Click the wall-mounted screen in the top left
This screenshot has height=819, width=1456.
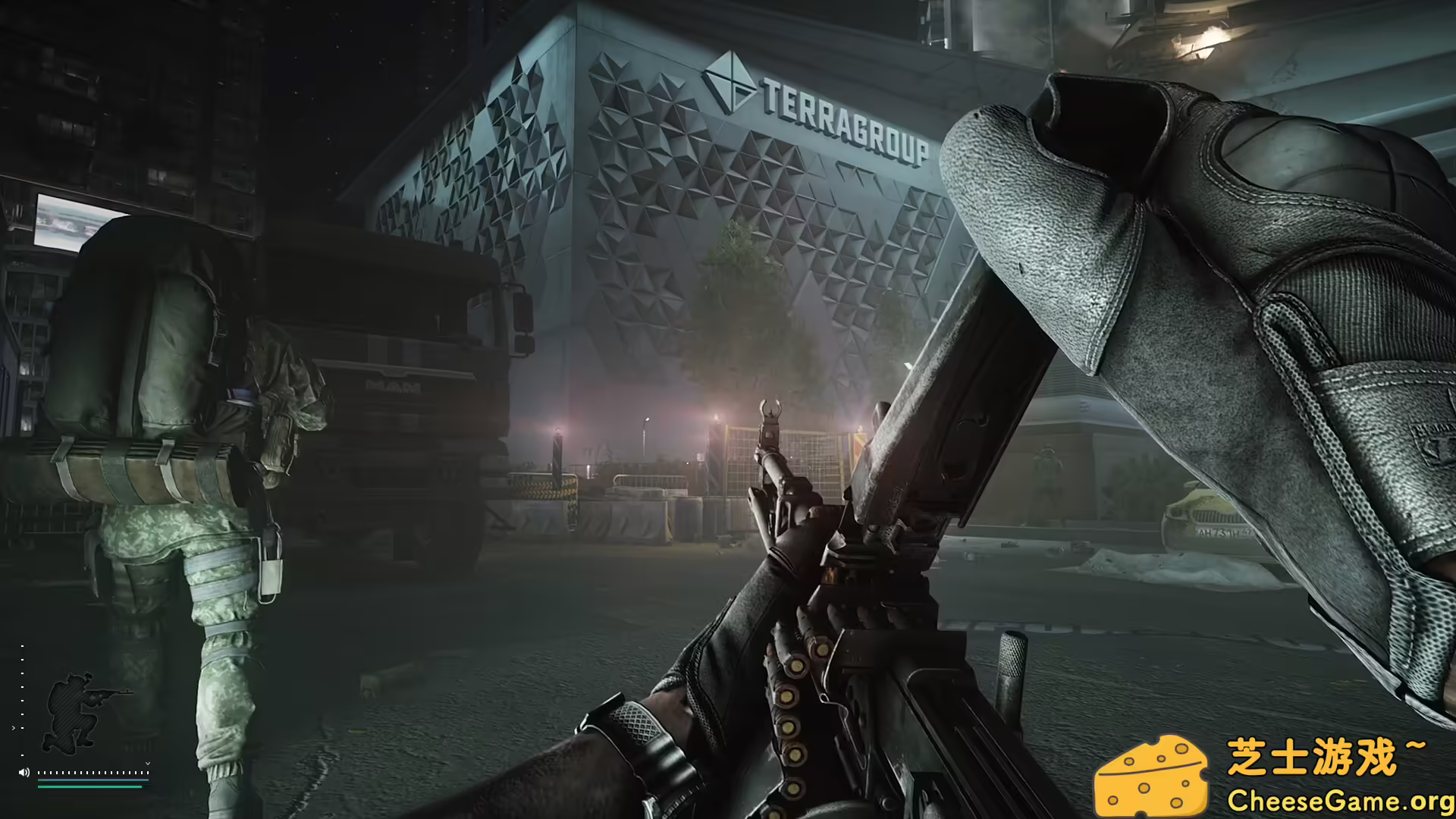[x=64, y=220]
